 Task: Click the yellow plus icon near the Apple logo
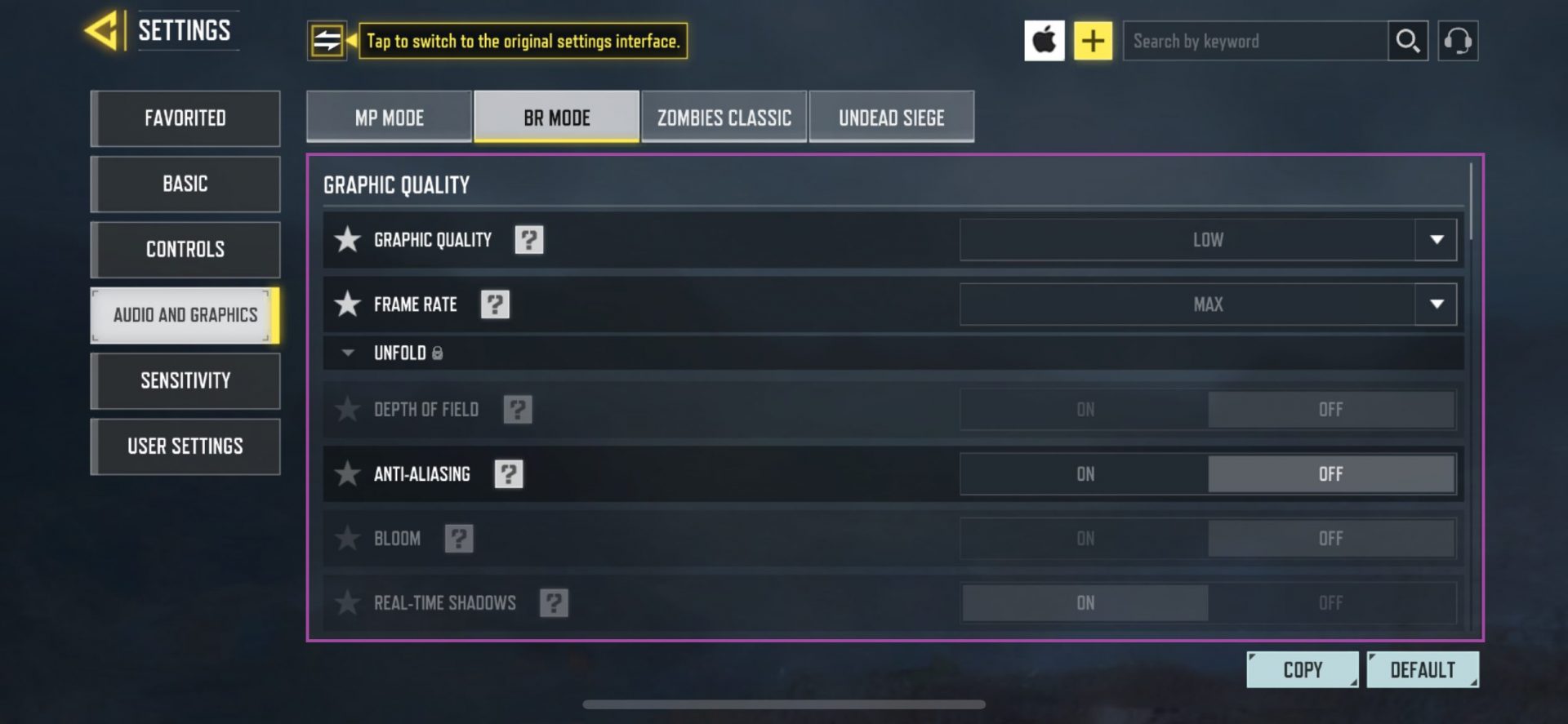pyautogui.click(x=1094, y=40)
